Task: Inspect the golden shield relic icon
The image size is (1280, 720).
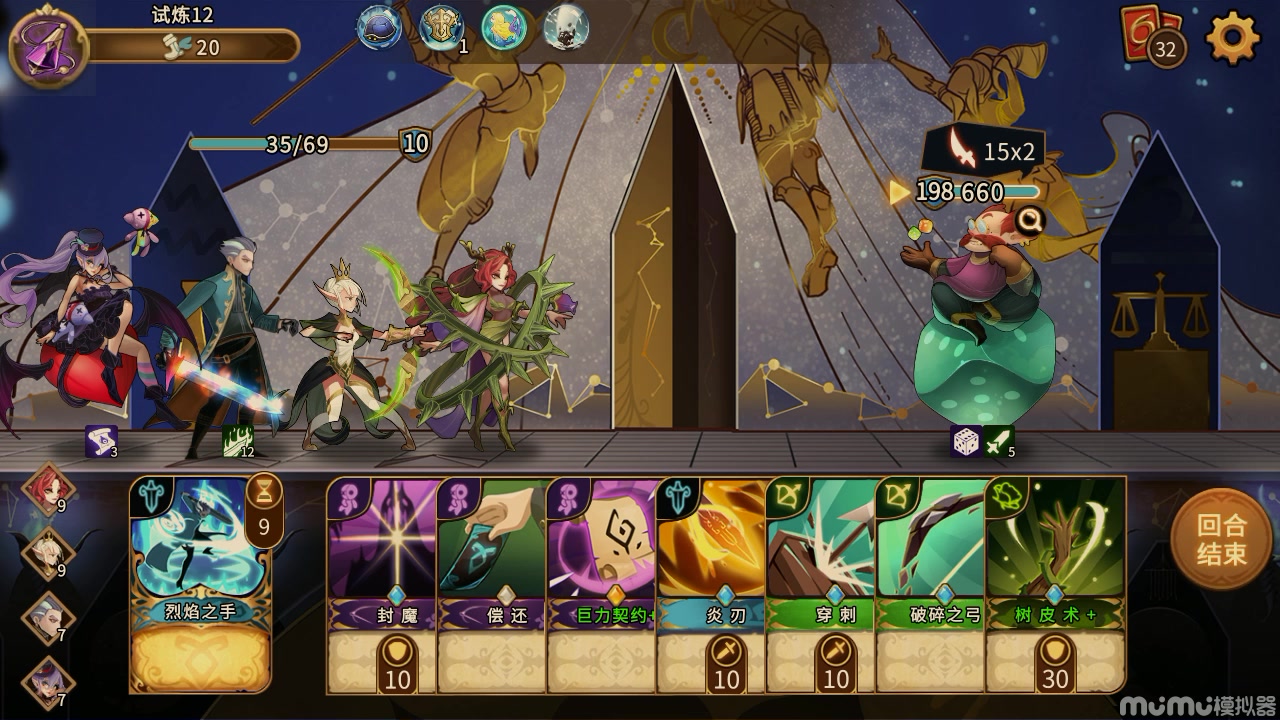Action: [441, 28]
